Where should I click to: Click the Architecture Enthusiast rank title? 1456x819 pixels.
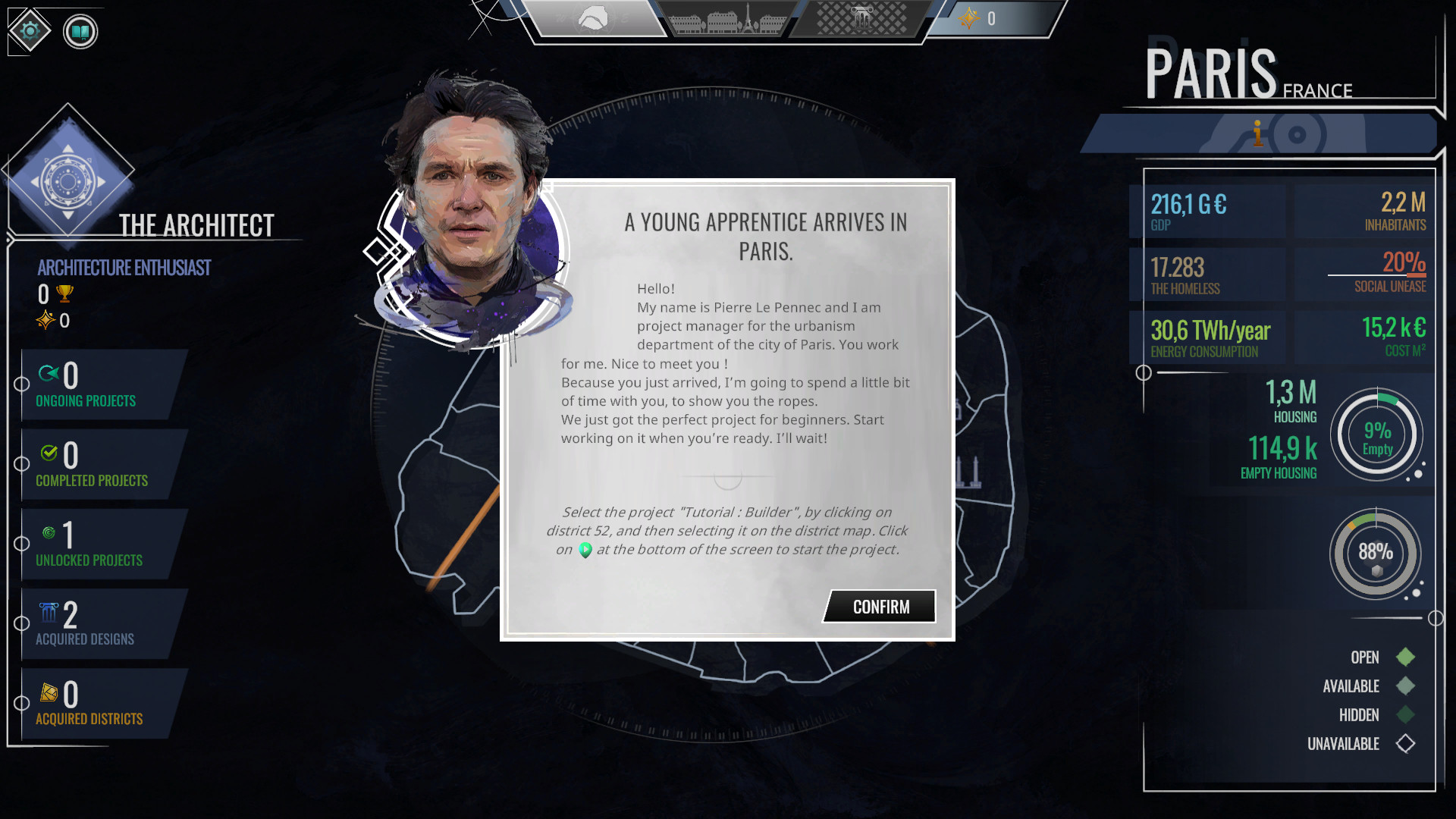pos(124,267)
